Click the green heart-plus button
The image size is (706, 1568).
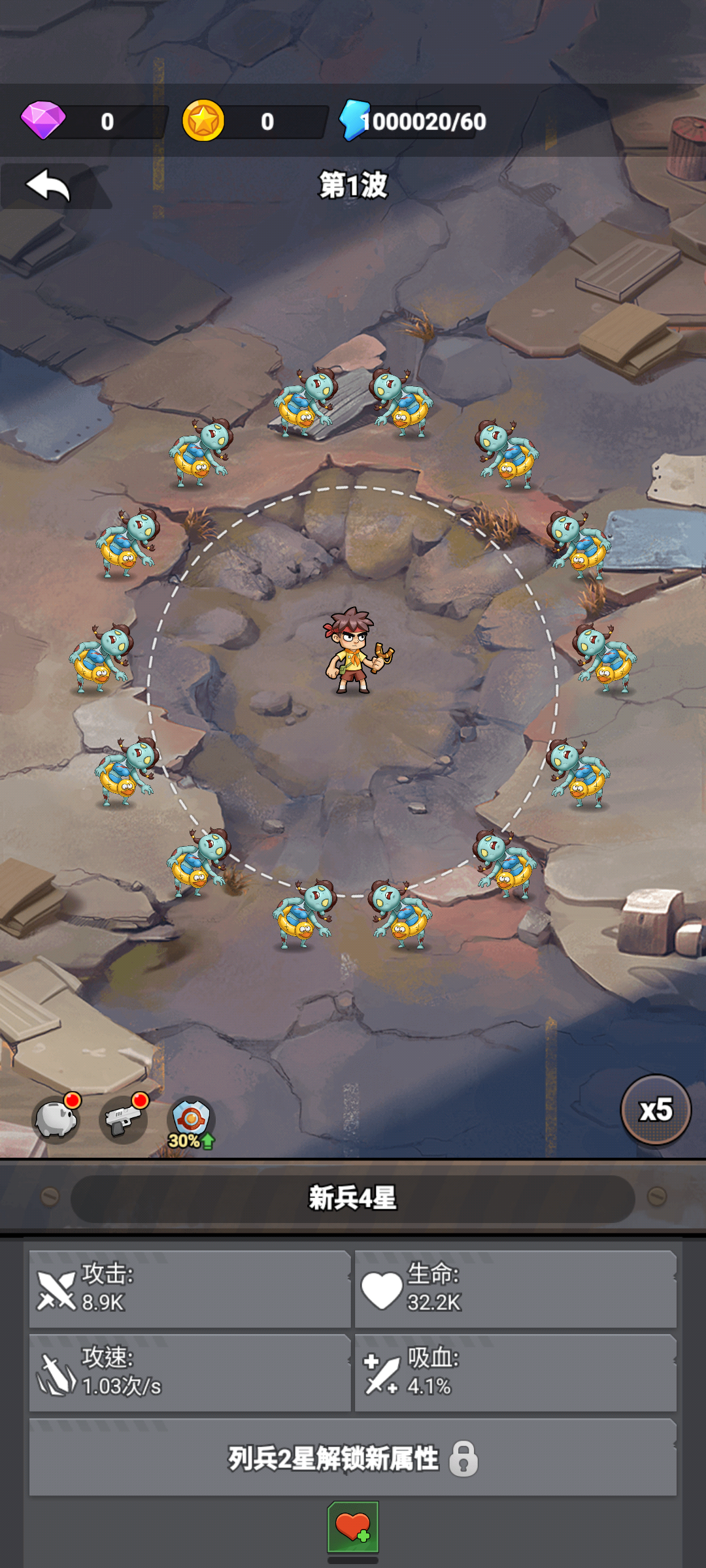point(353,1527)
